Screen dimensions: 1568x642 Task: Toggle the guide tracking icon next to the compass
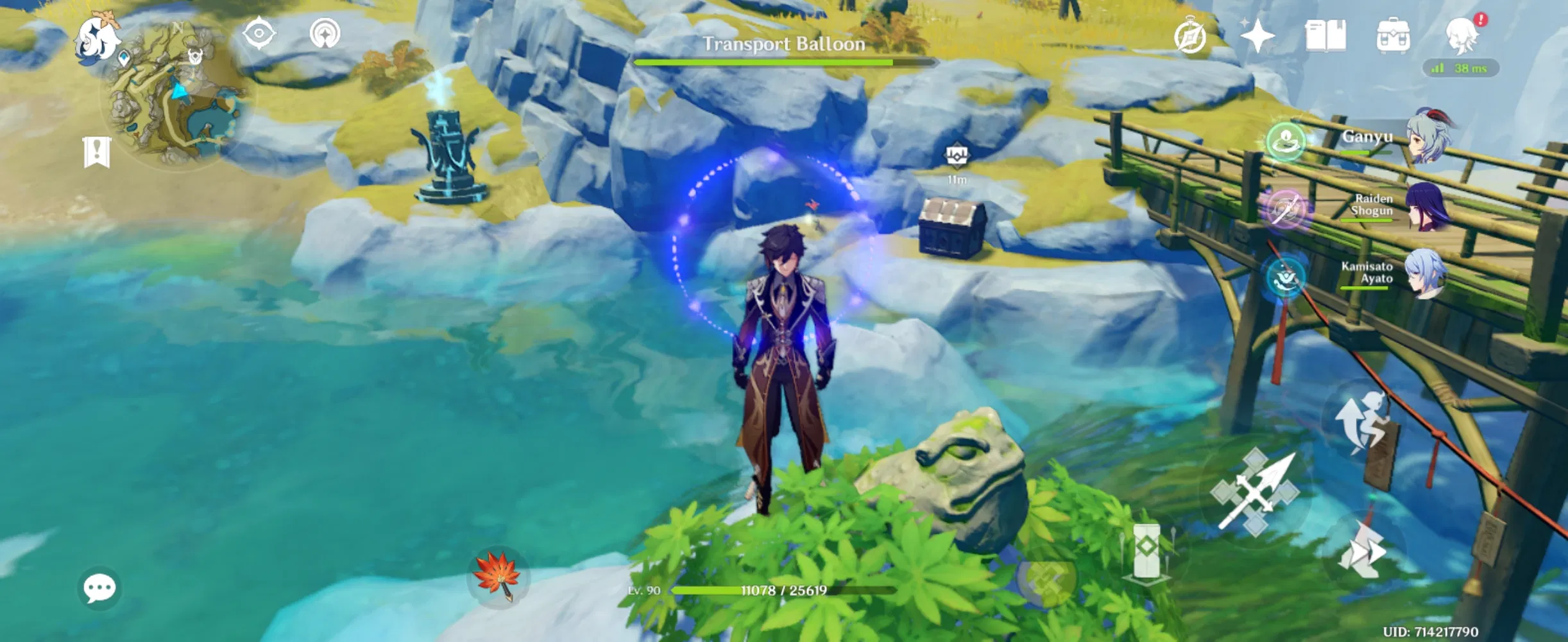point(326,33)
